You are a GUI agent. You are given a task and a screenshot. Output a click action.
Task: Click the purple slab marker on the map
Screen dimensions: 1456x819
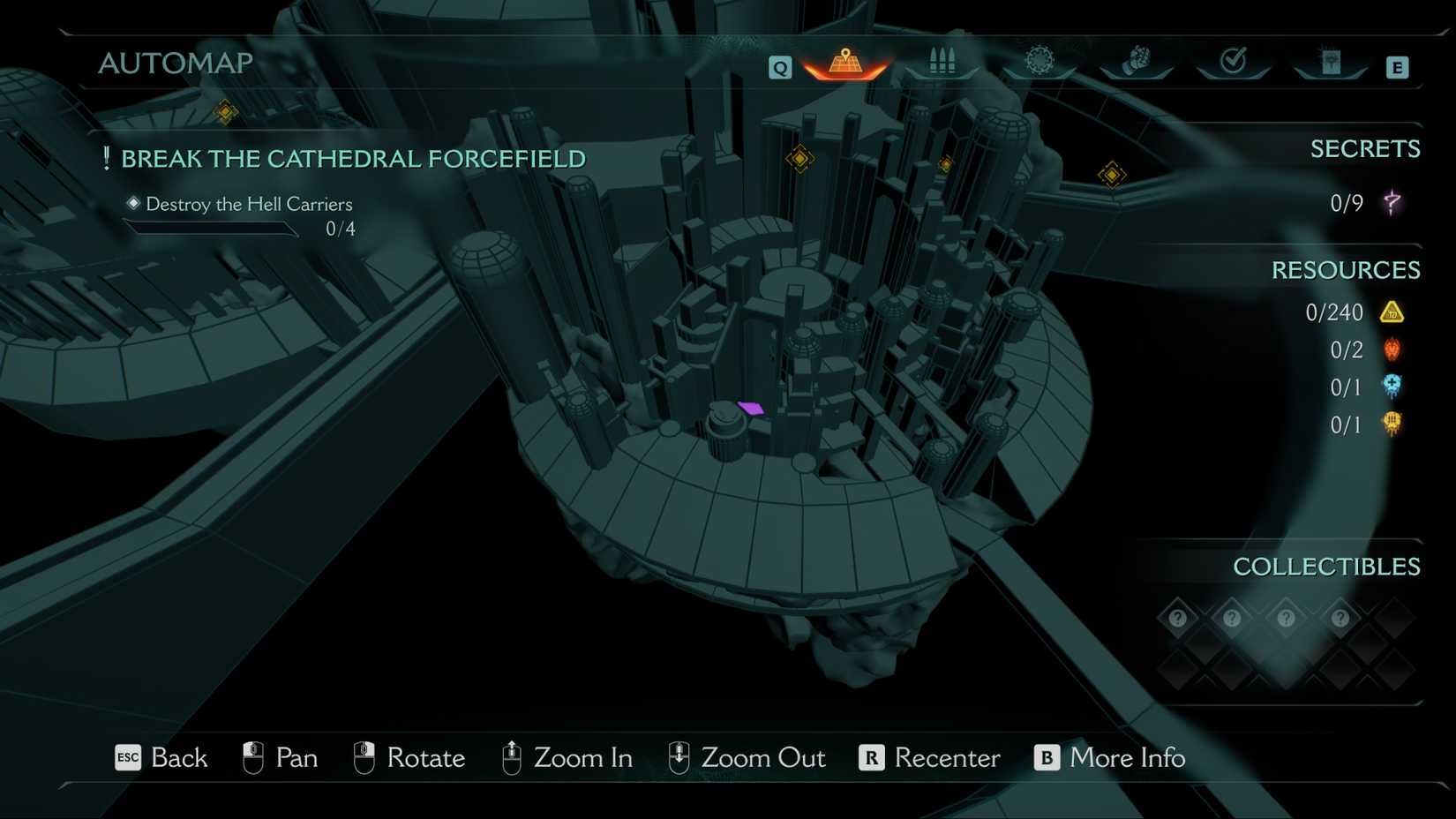[751, 409]
